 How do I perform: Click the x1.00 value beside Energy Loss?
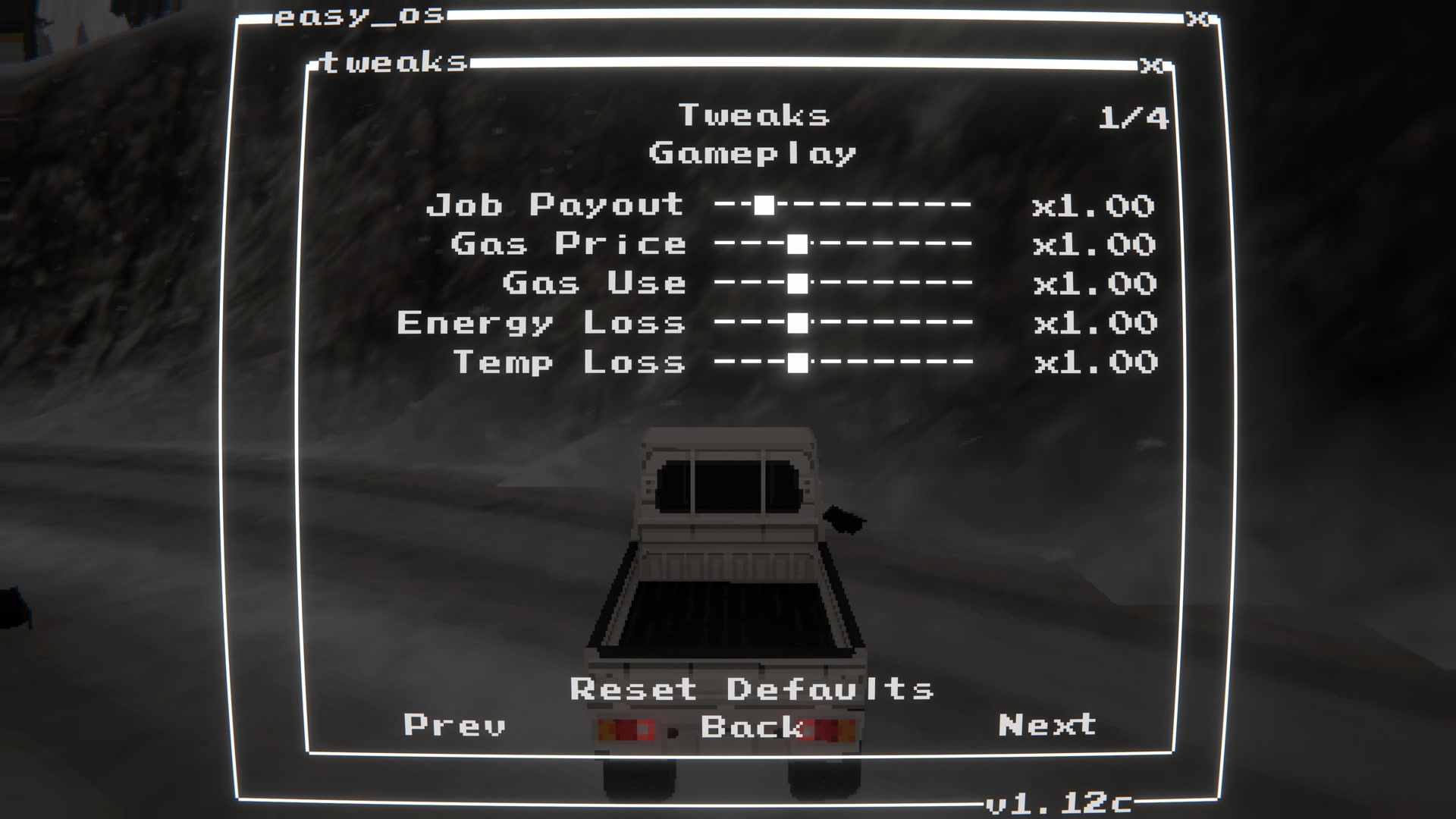tap(1094, 323)
